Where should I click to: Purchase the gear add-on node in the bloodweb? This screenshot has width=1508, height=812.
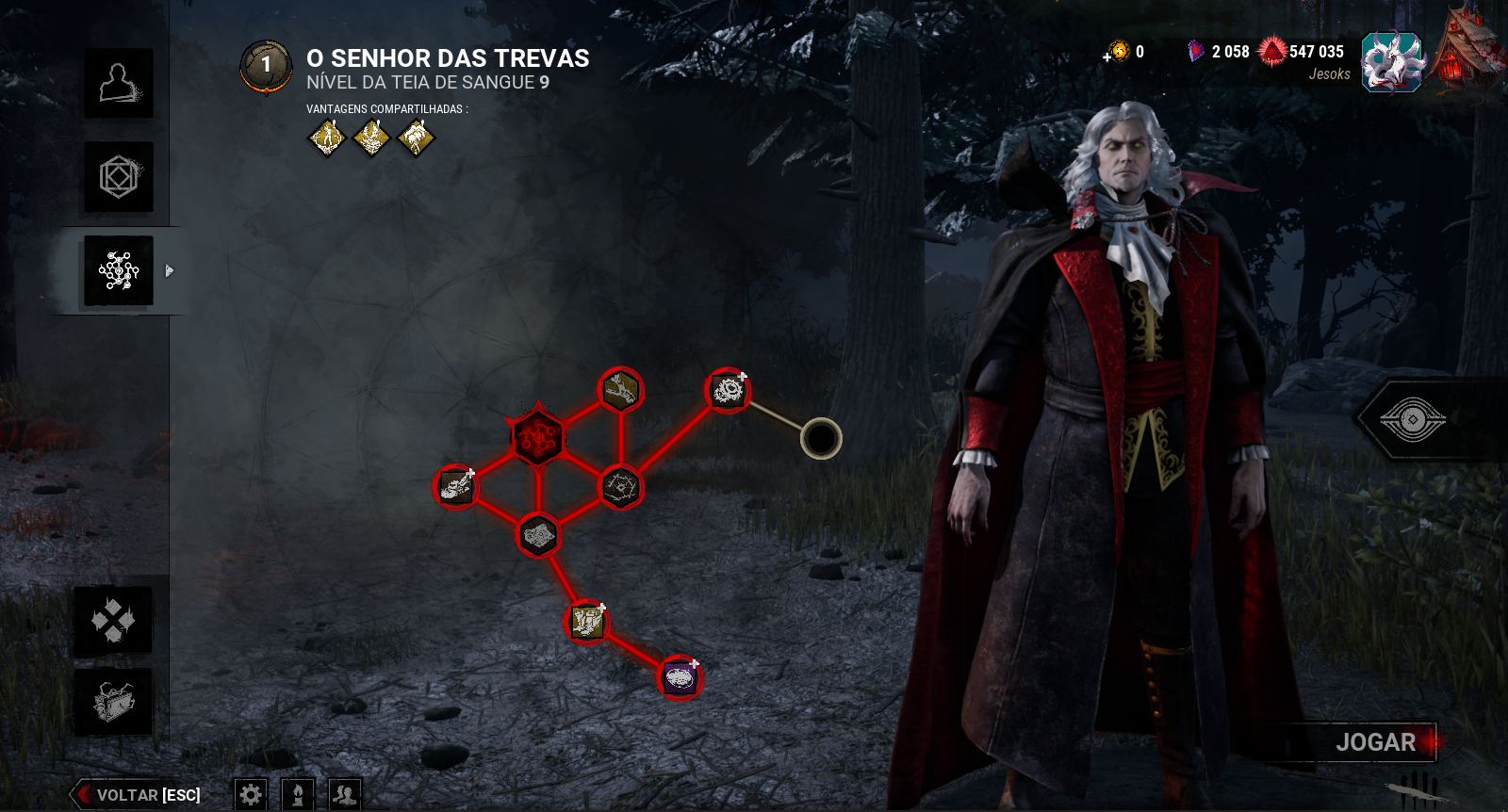click(x=726, y=390)
